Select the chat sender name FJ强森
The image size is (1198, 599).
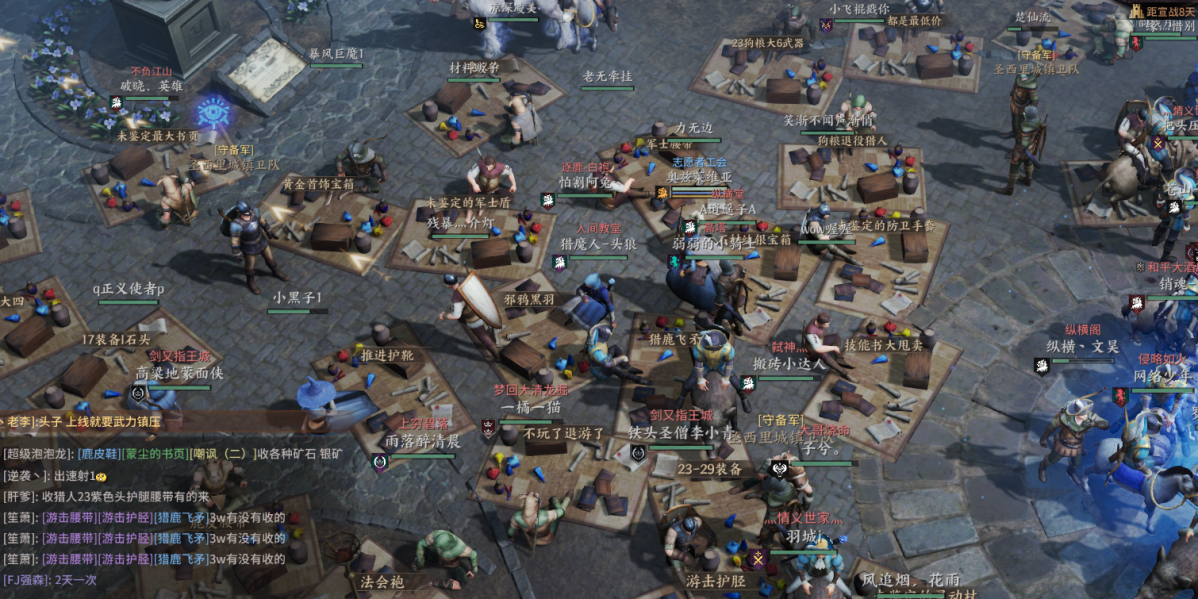(x=26, y=579)
